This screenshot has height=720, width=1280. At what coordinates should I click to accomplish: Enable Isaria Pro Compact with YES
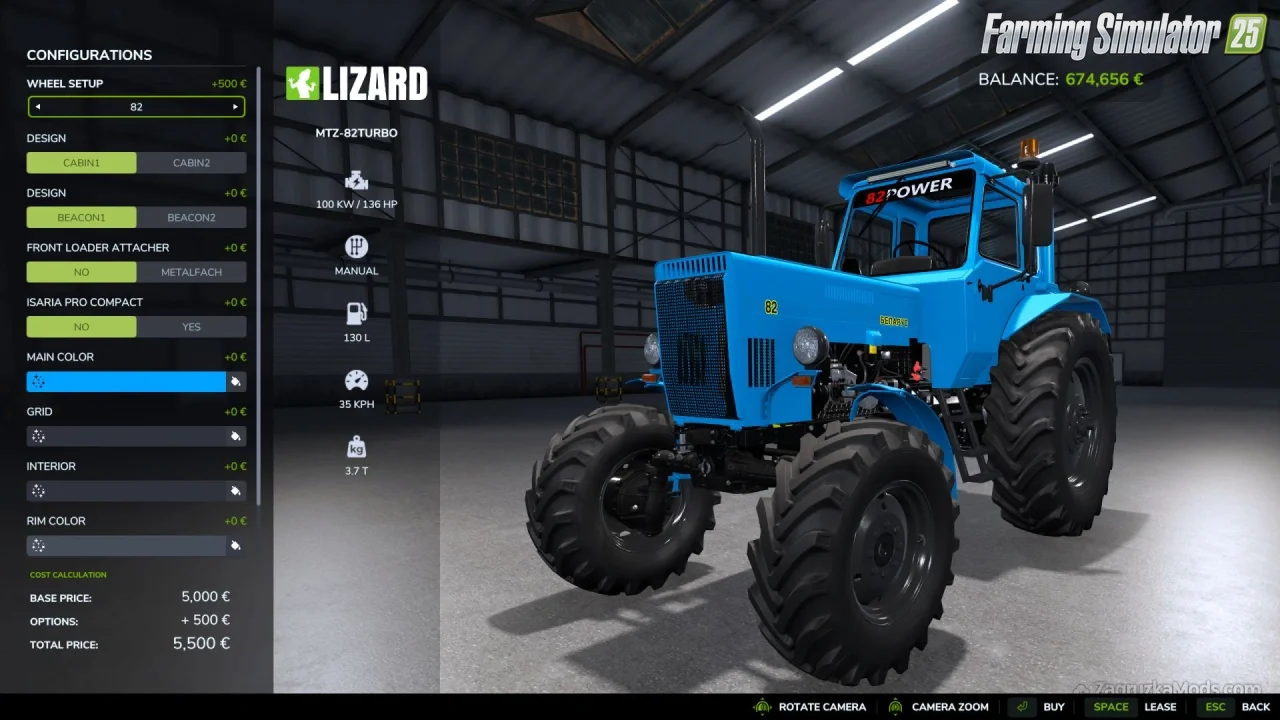coord(191,327)
